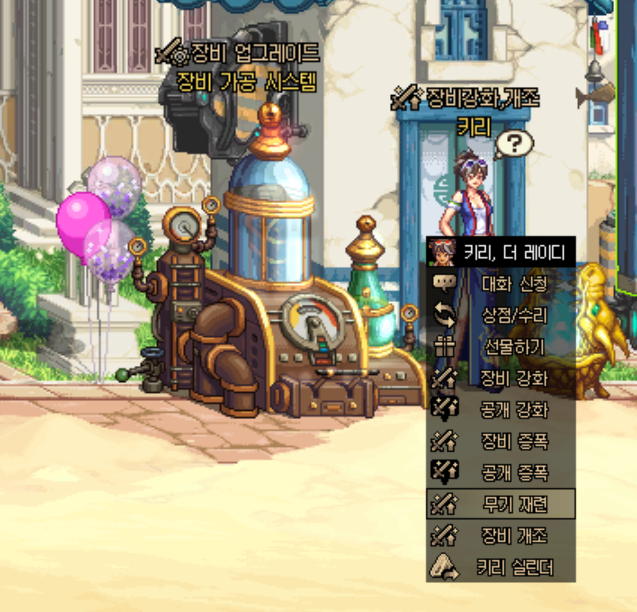
Task: Choose 공개 강화 public reinforcement
Action: [512, 409]
